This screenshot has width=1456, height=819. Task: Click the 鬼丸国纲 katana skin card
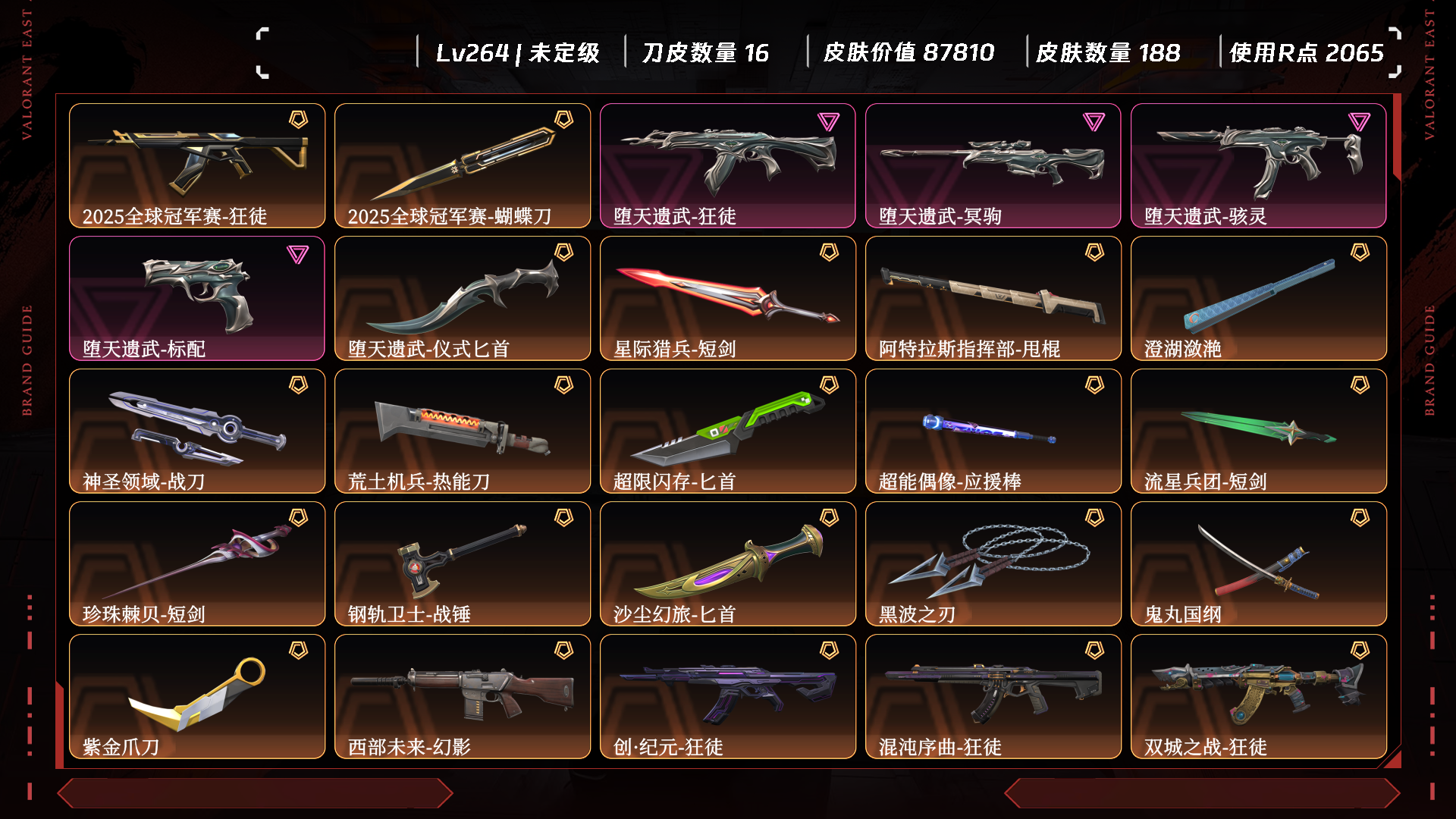coord(1259,563)
